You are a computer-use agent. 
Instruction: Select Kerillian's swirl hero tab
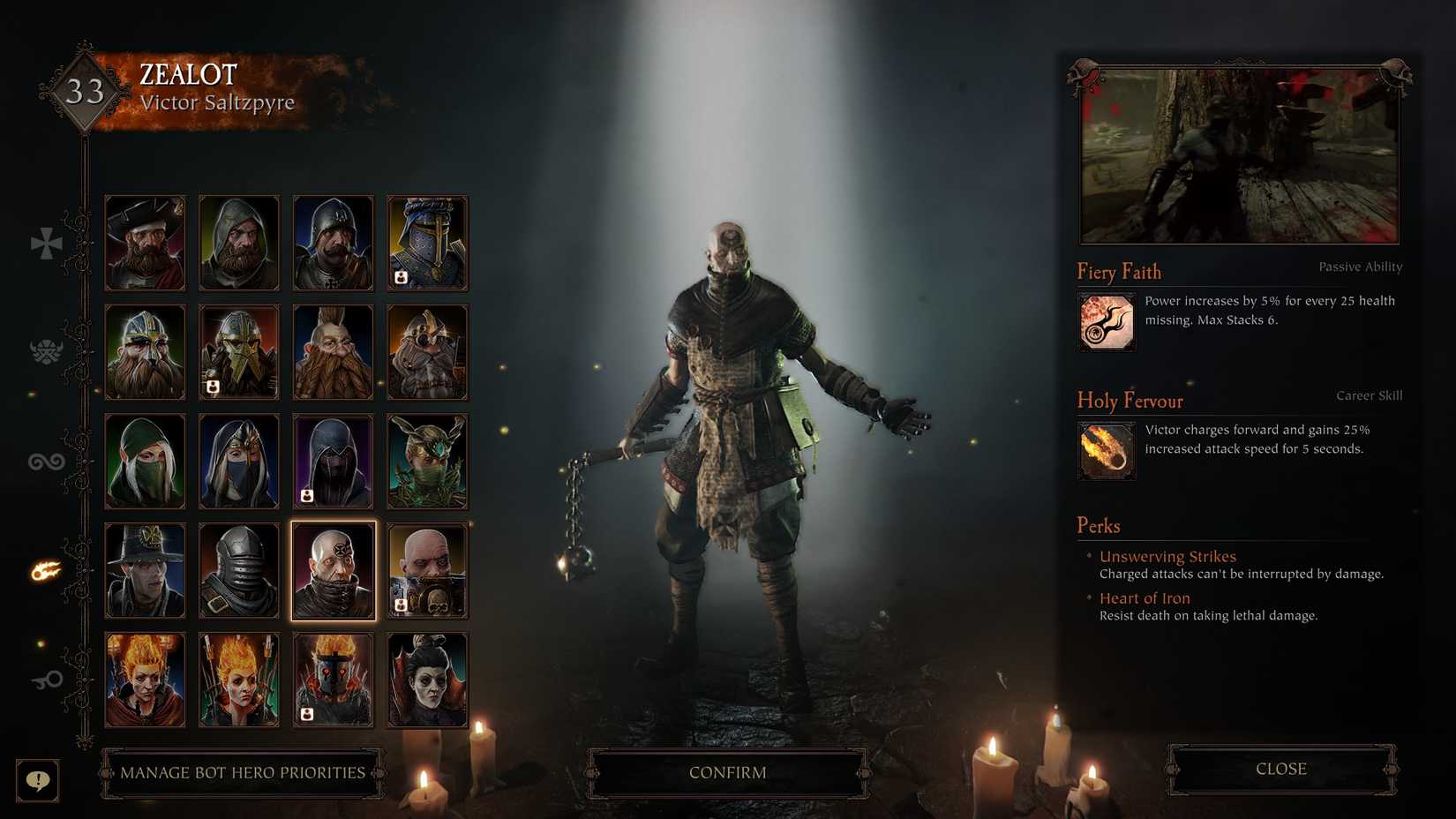[x=46, y=460]
